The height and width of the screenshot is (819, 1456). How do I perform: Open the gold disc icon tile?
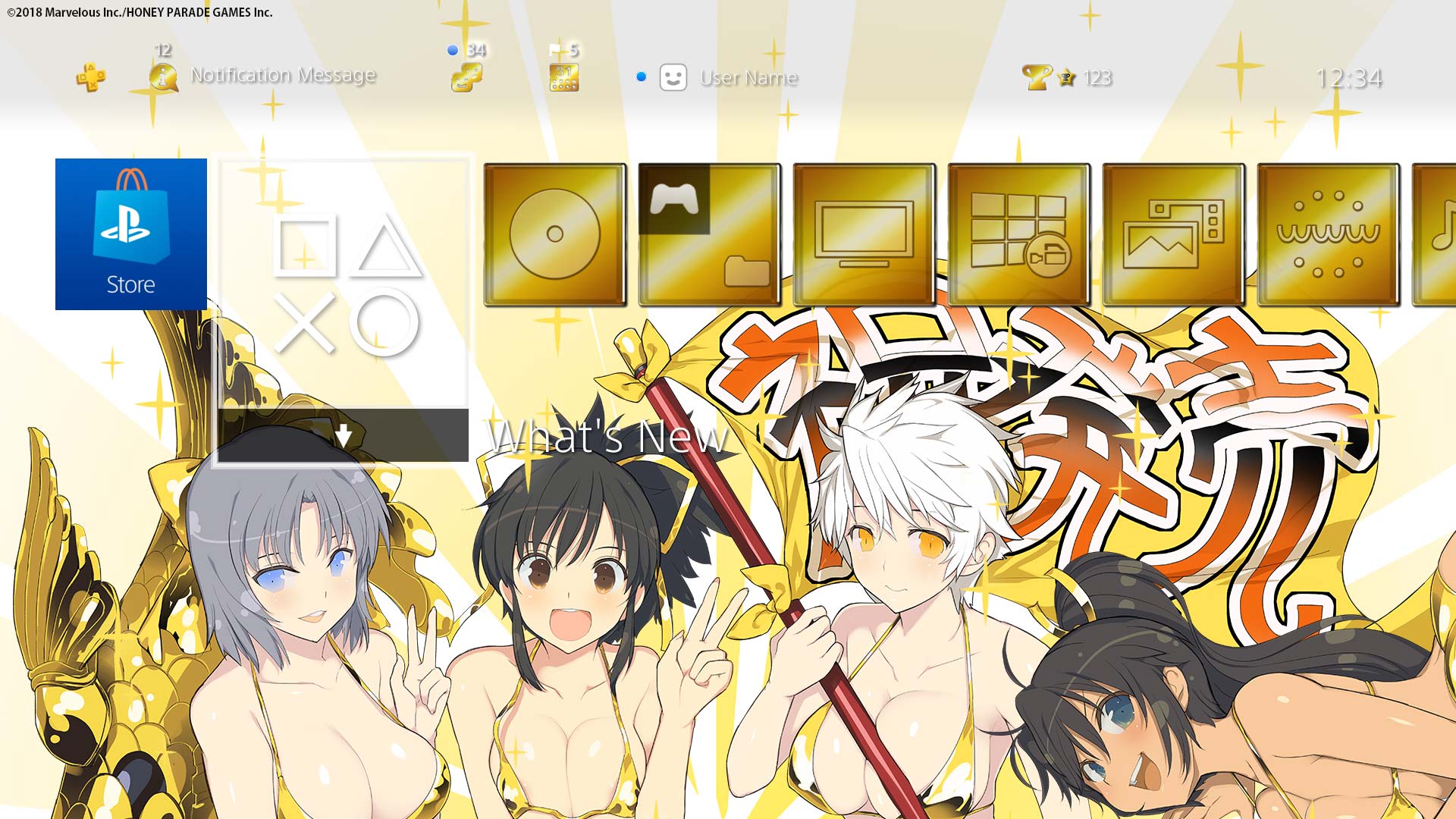pyautogui.click(x=555, y=234)
